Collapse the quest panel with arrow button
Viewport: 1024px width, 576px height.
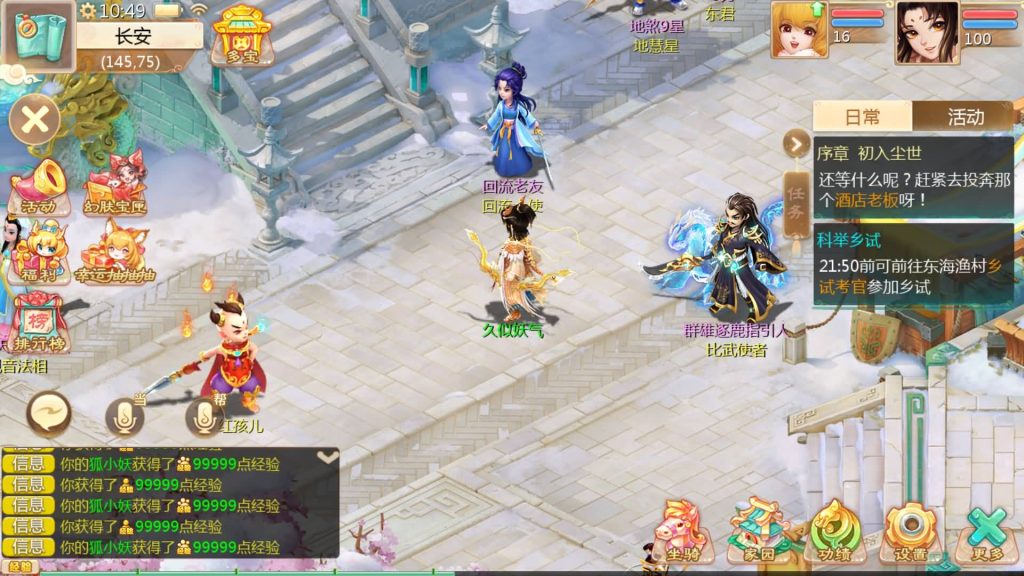pos(797,145)
